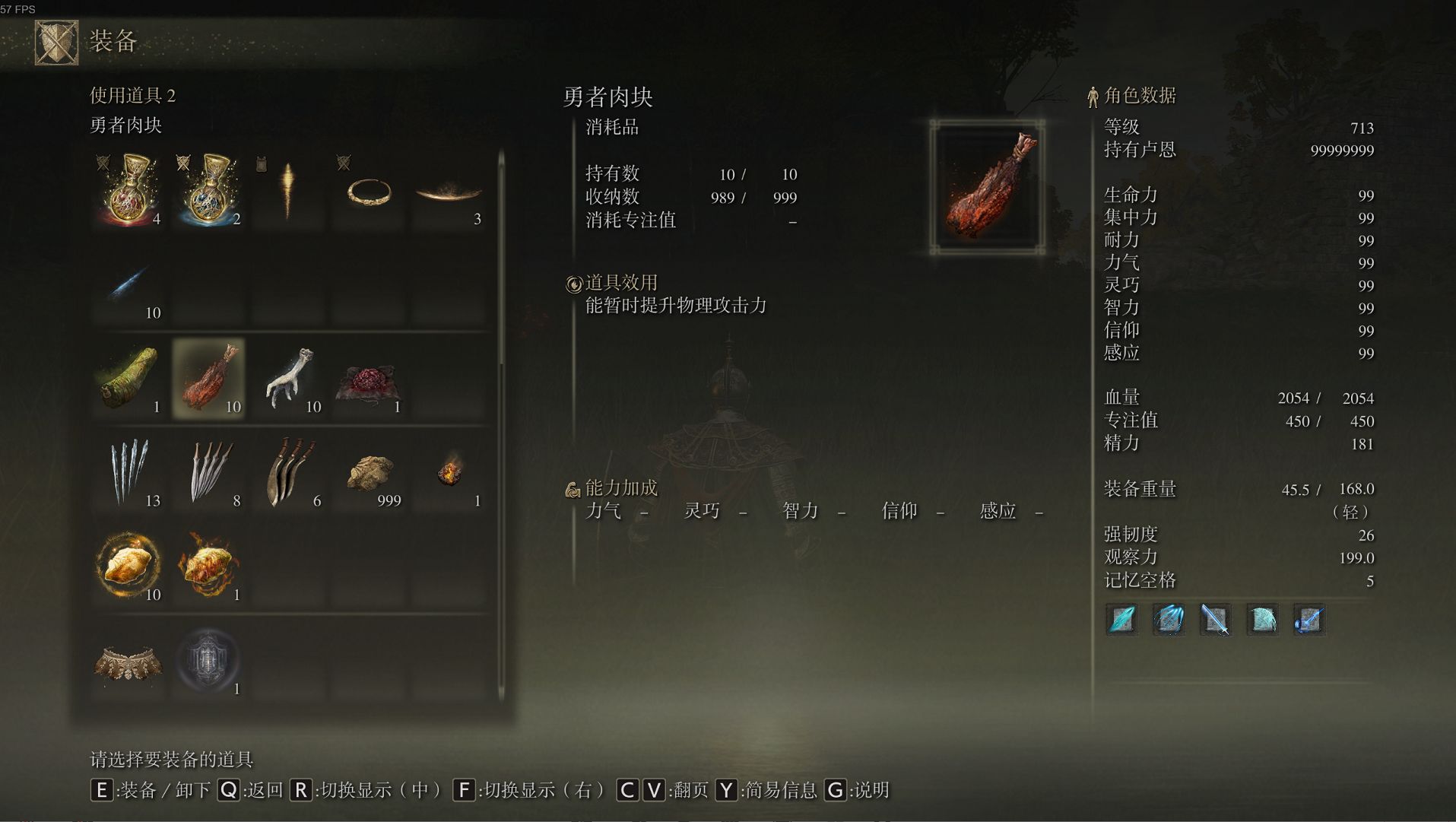Viewport: 1456px width, 822px height.
Task: Select the throwing daggers stack of 8
Action: pos(209,472)
